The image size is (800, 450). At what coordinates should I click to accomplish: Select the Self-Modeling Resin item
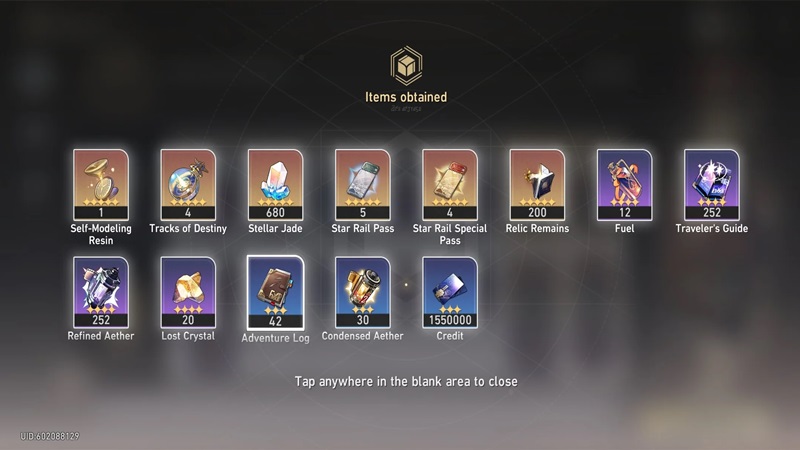pos(100,184)
